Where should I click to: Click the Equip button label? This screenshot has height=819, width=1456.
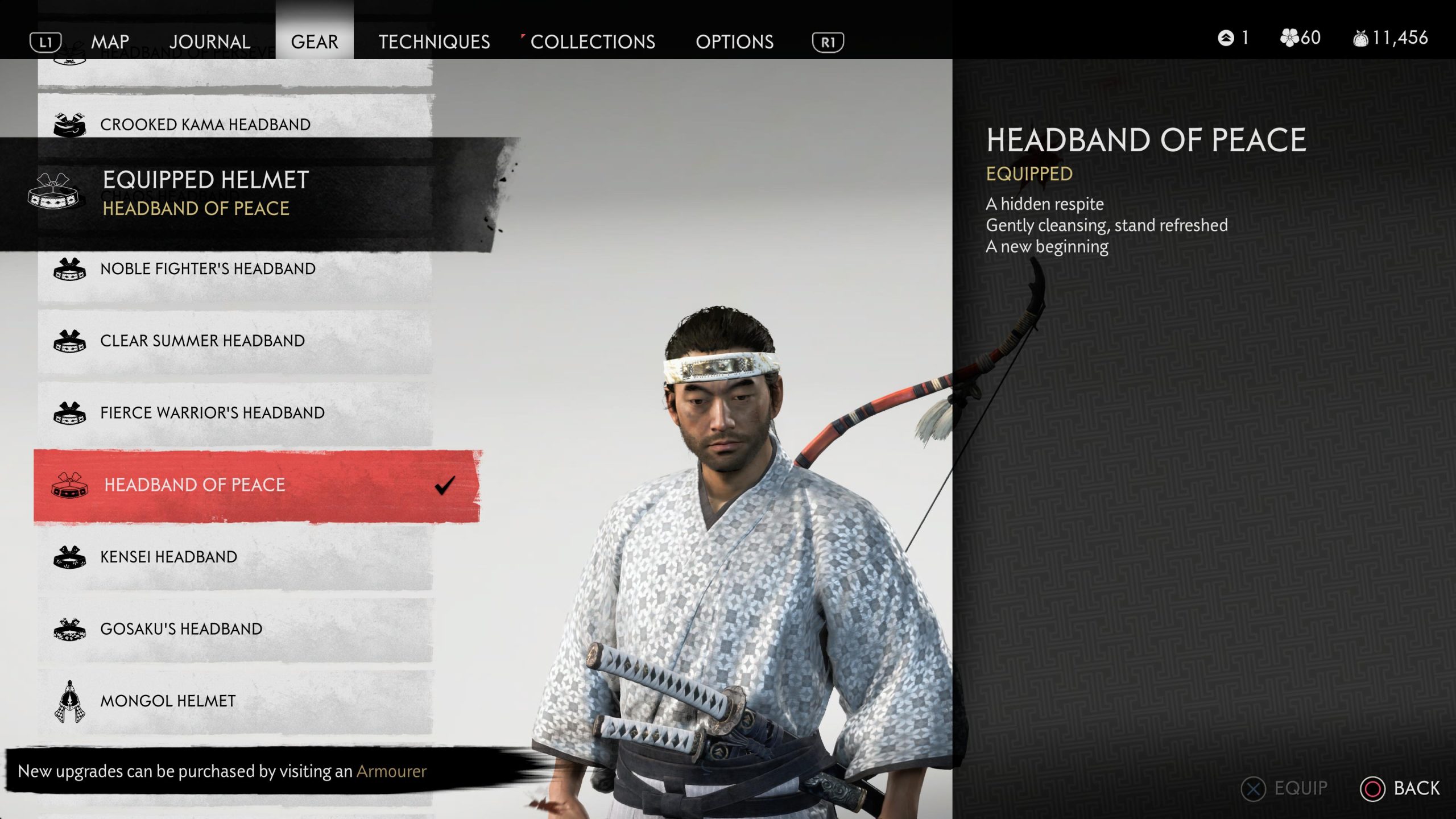1300,788
